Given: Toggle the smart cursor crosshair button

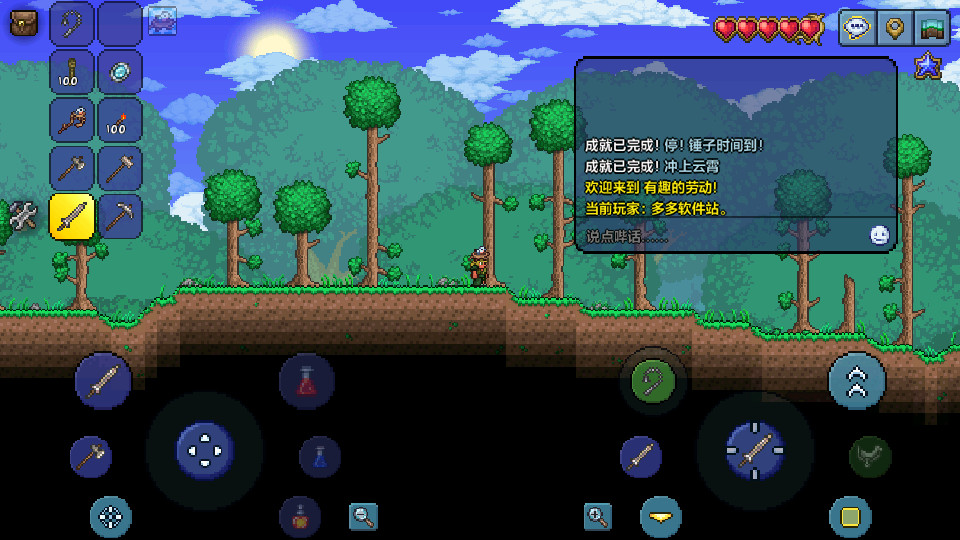Looking at the screenshot, I should [111, 516].
